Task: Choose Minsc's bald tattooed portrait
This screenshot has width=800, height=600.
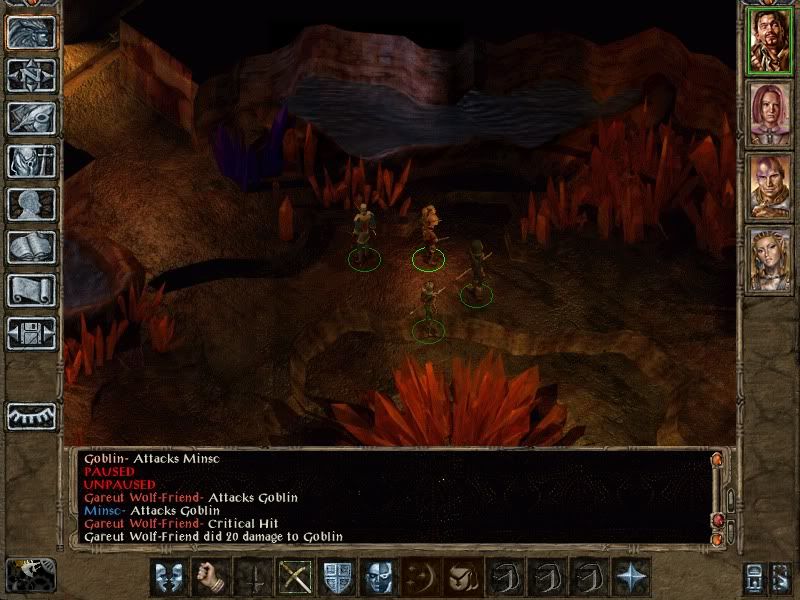Action: click(x=771, y=186)
